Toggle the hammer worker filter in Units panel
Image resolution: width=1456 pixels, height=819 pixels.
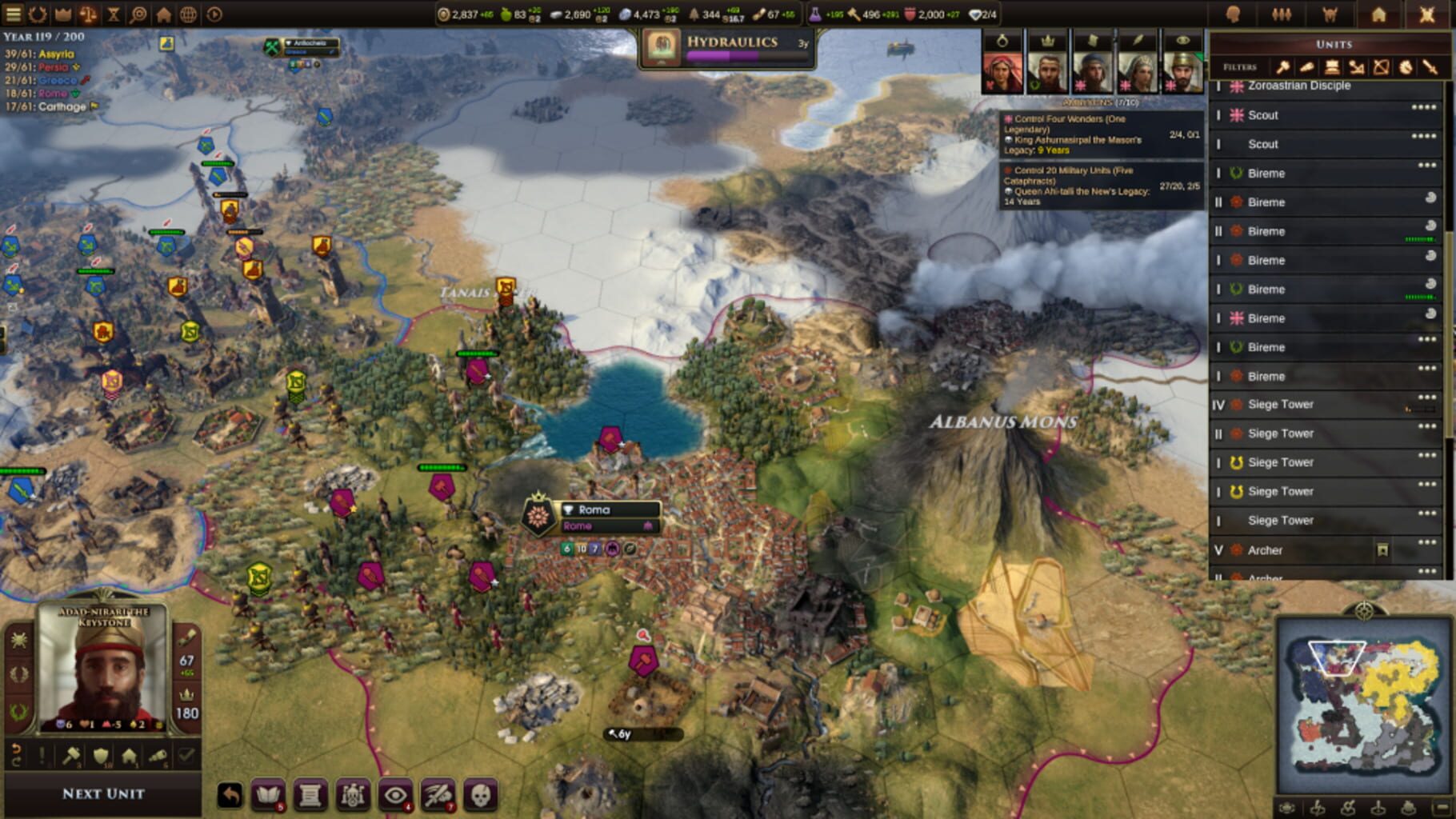[1282, 67]
